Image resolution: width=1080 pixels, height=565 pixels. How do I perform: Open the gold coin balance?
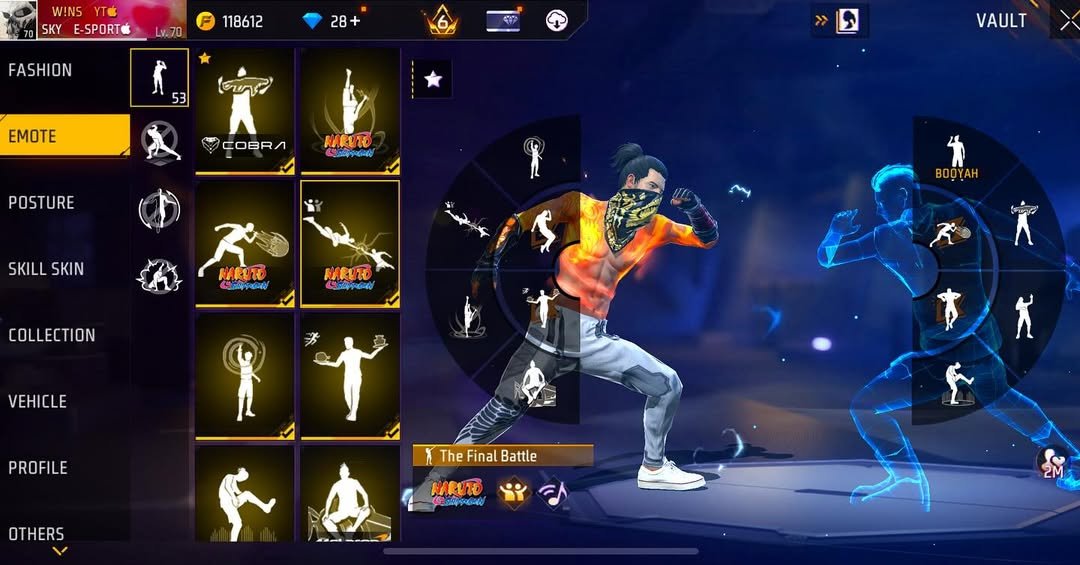[230, 21]
